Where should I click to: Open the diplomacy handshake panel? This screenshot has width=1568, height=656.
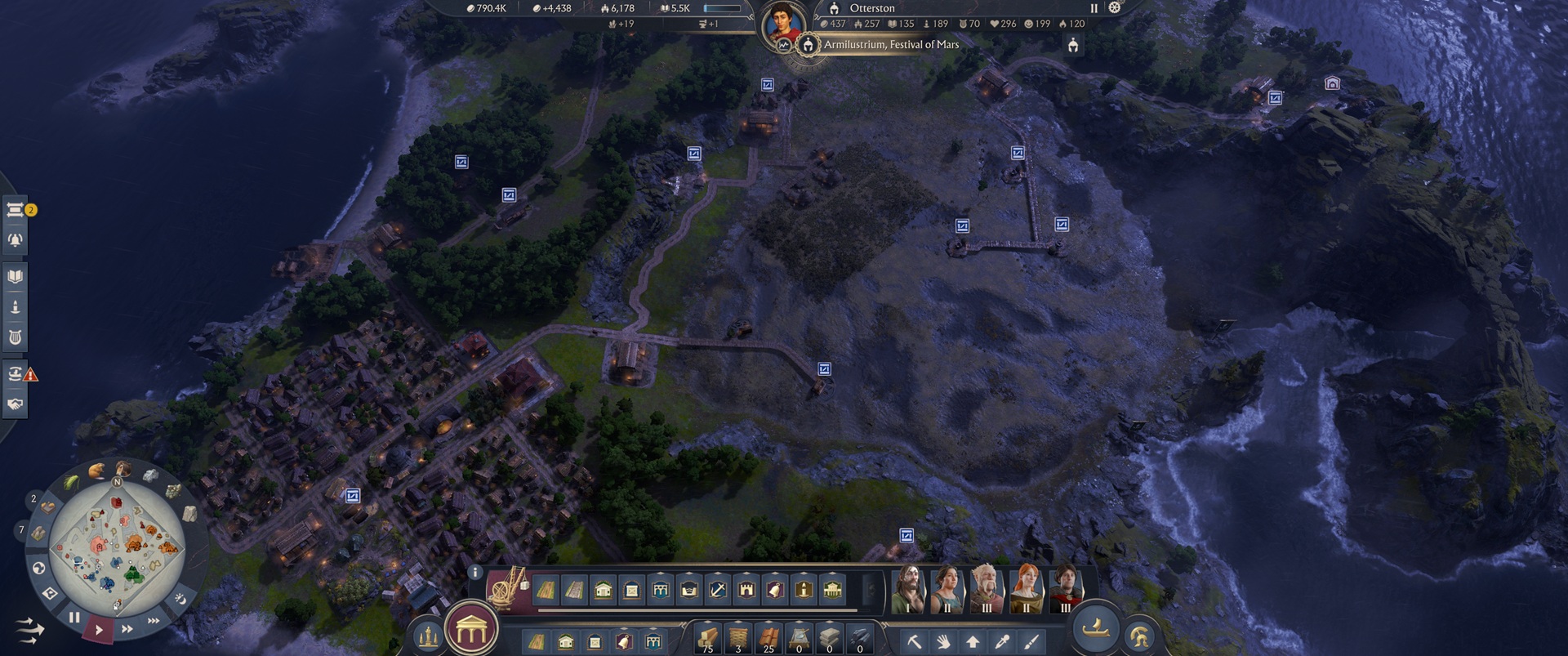point(15,402)
